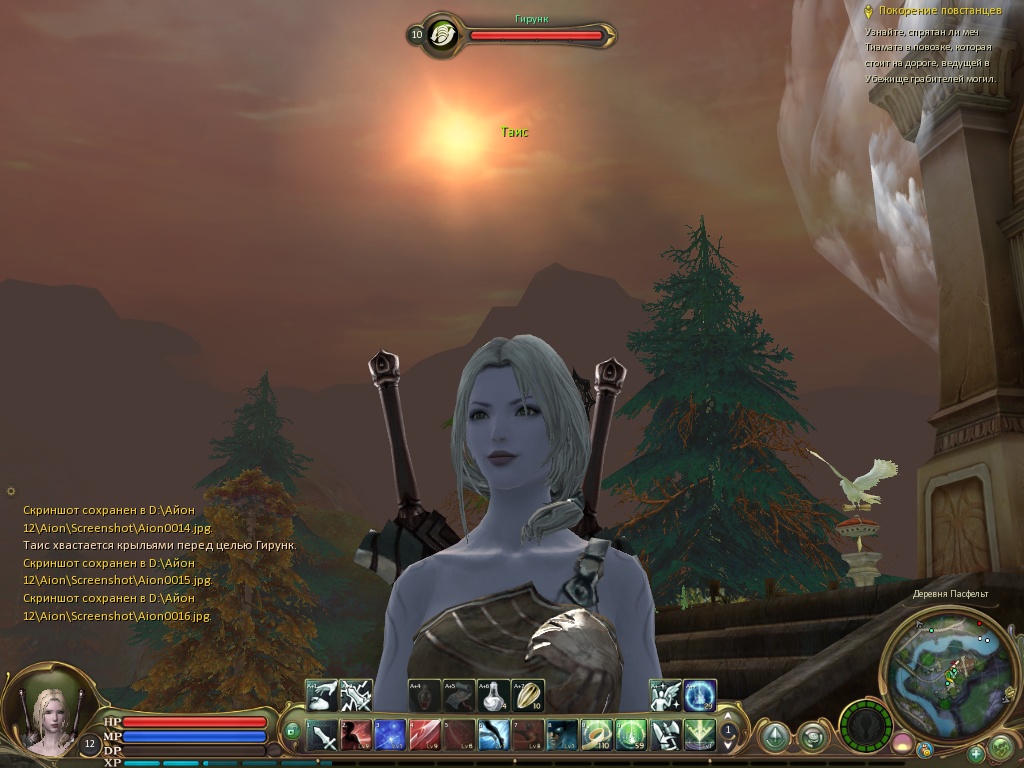Screen dimensions: 1024x768
Task: Use the white potion flask item
Action: point(493,695)
